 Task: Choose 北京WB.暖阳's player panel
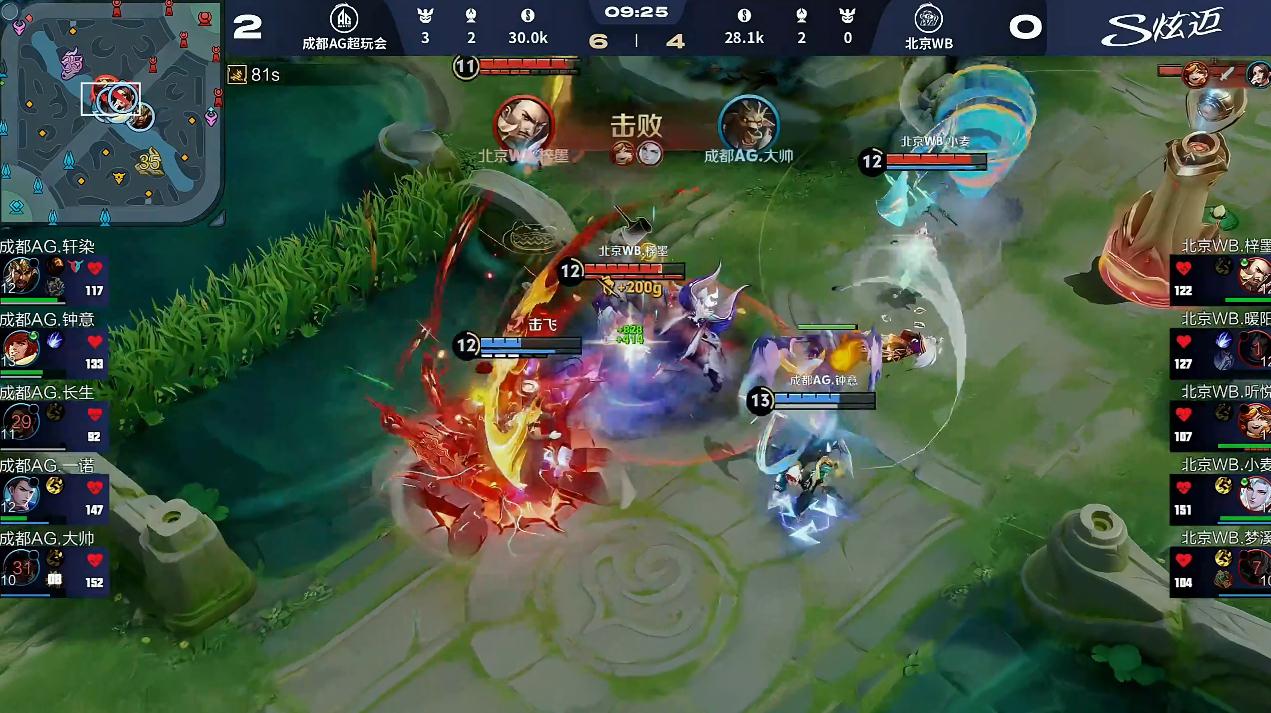[1220, 348]
